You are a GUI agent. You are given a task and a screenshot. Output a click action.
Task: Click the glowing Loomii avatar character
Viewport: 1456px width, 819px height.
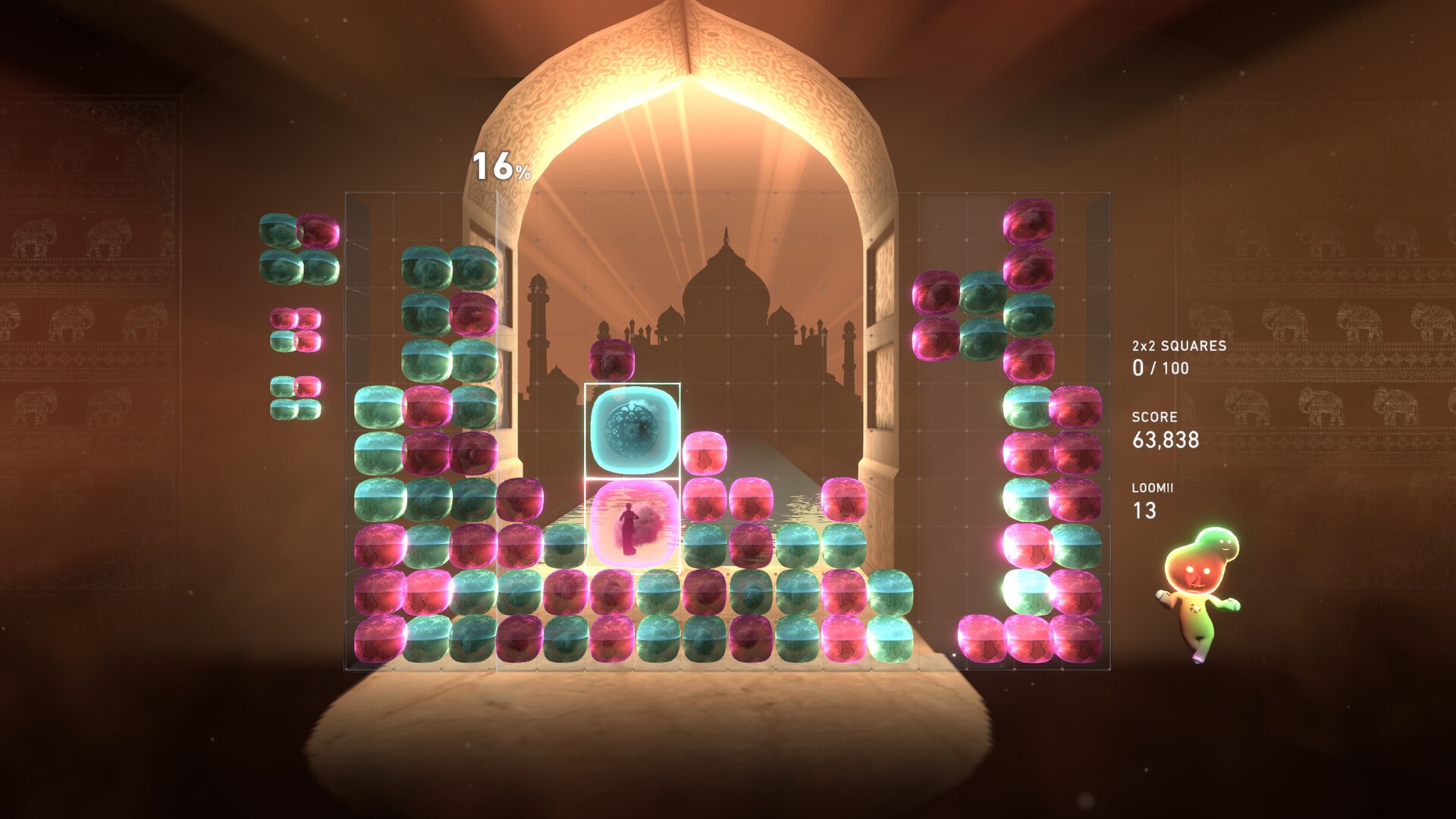coord(1198,591)
